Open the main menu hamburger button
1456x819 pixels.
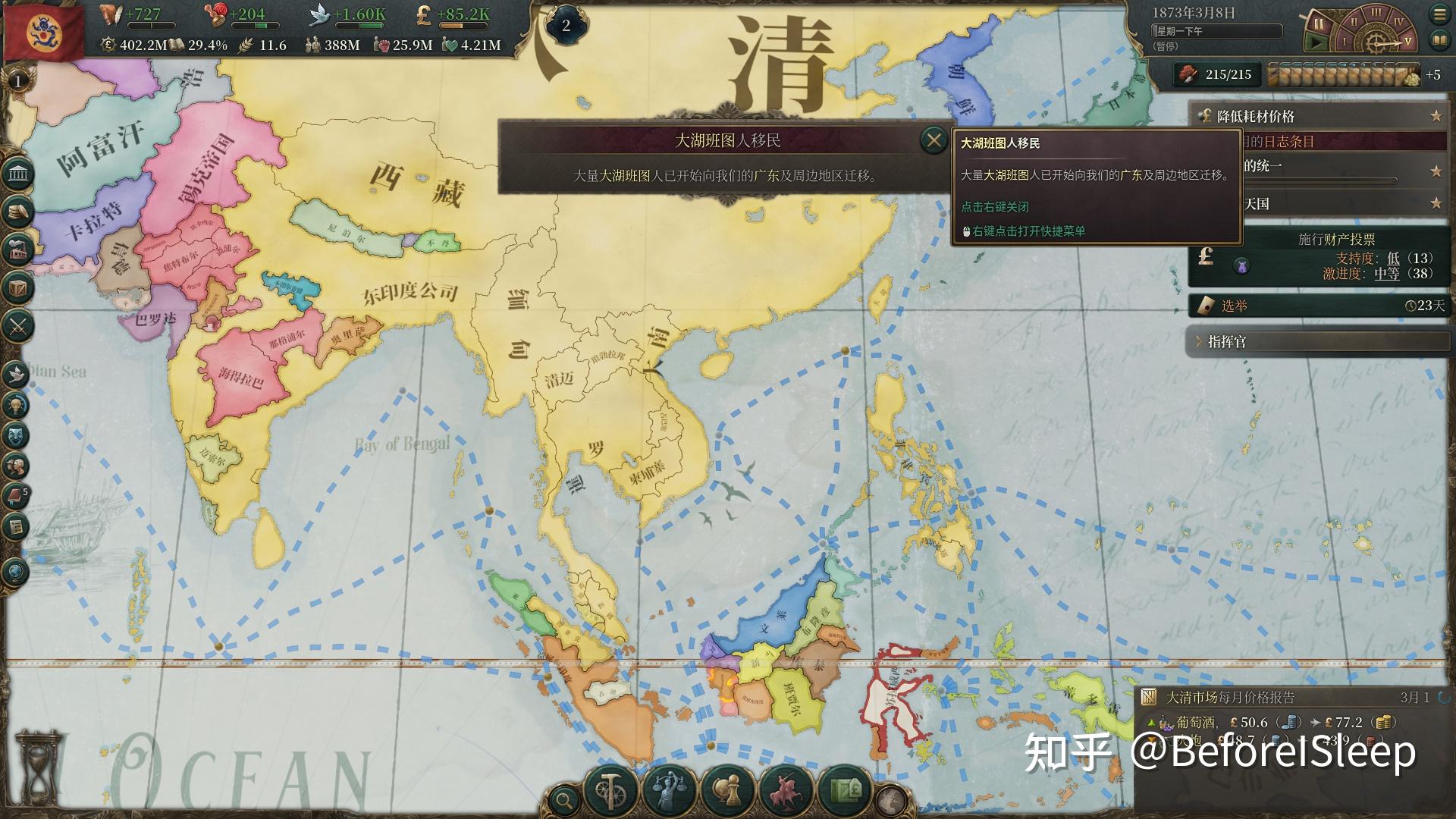(x=1439, y=14)
